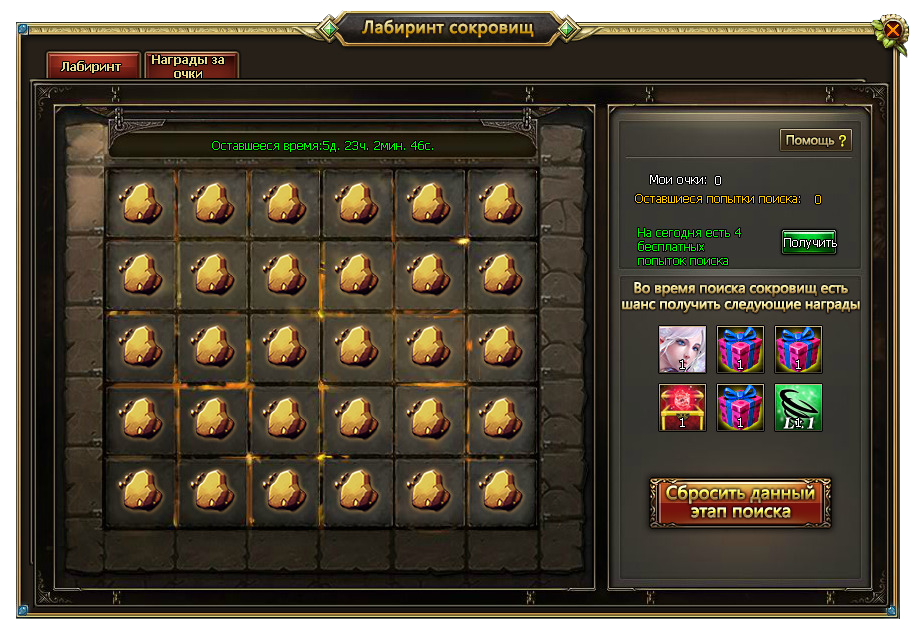Open the Награды за очки tab
This screenshot has width=913, height=632.
[x=190, y=66]
